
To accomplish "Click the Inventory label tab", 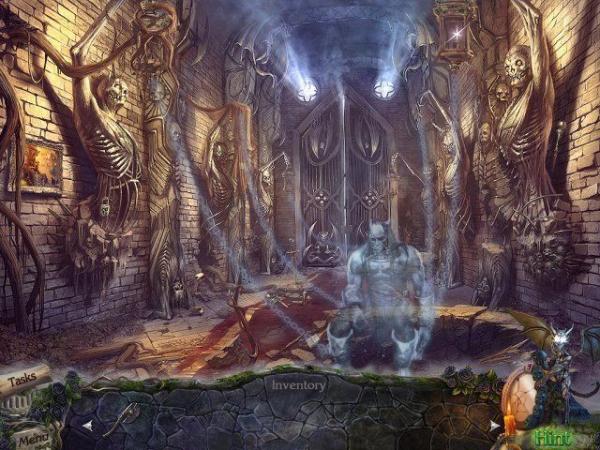I will 298,384.
